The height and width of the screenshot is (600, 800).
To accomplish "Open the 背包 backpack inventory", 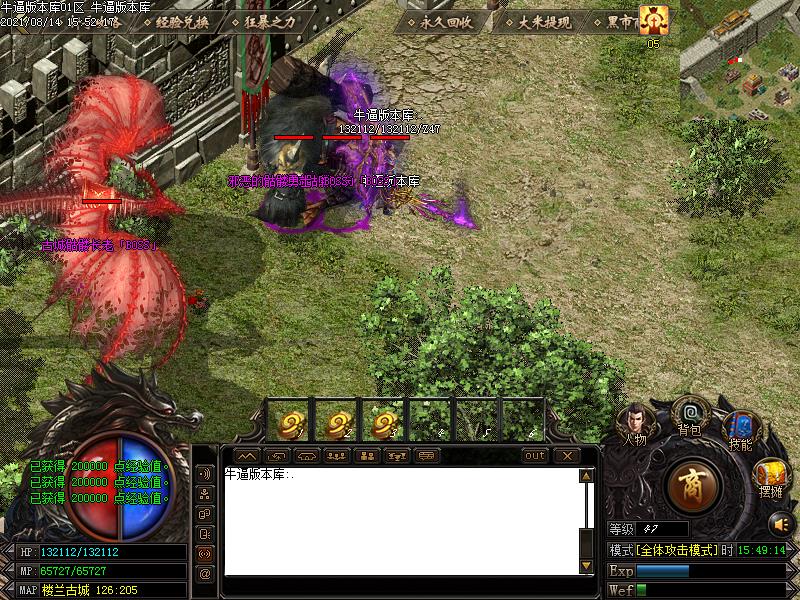I will coord(689,414).
